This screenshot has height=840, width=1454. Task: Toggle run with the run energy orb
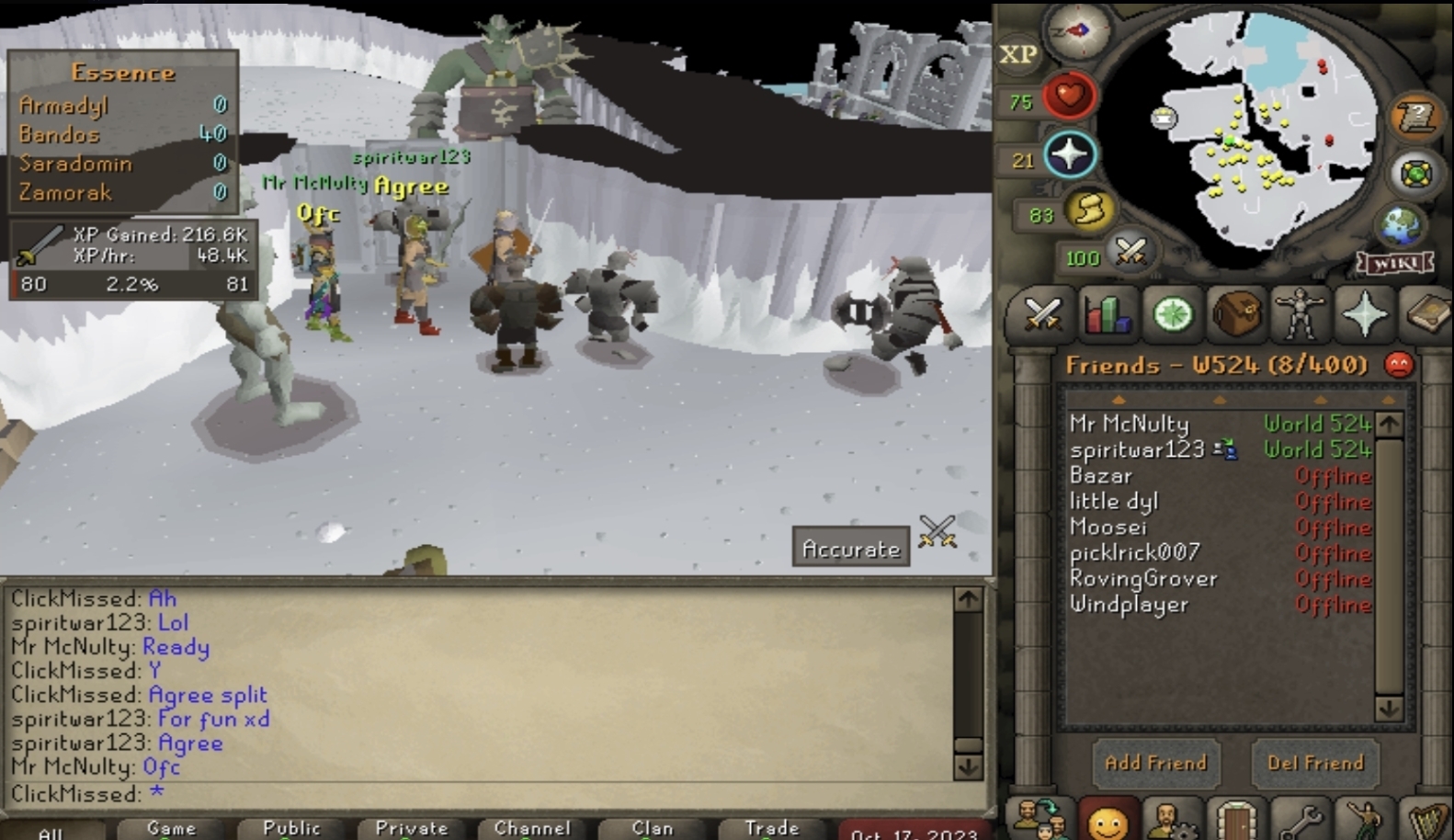[1090, 211]
